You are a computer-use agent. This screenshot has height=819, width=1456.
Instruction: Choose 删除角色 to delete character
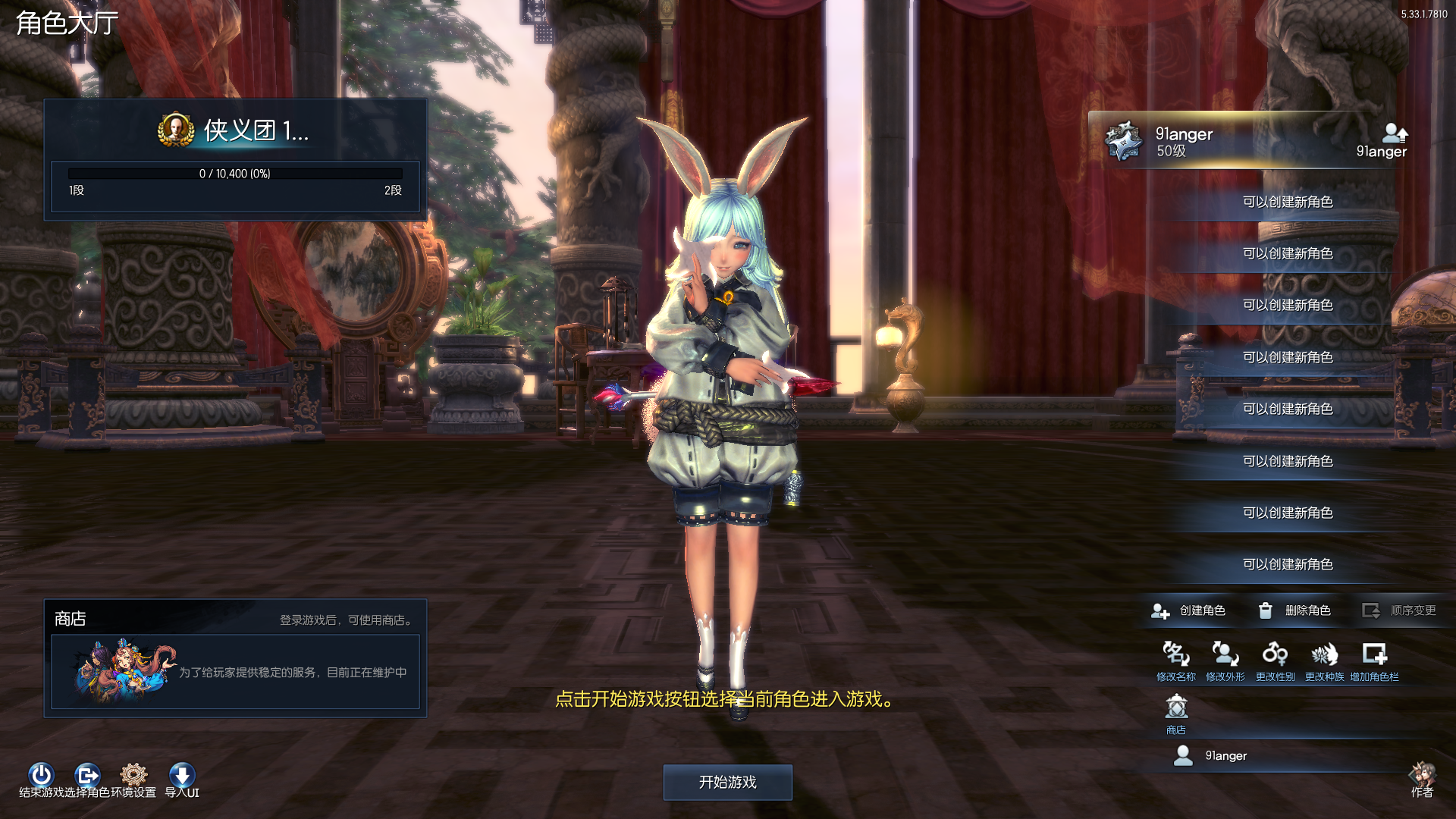click(x=1294, y=610)
